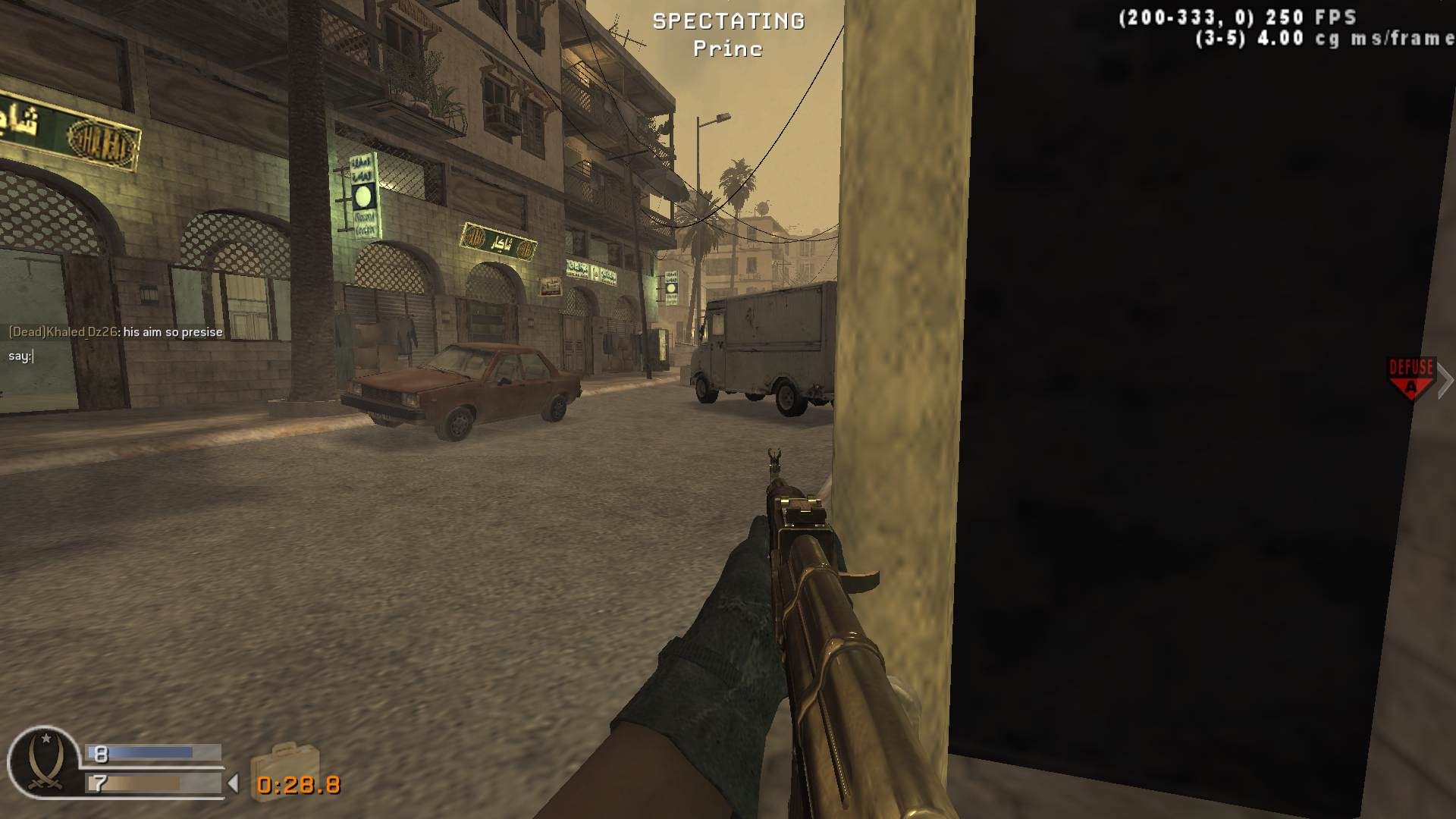1456x819 pixels.
Task: Click the round timer showing 0:28.8
Action: pos(297,786)
